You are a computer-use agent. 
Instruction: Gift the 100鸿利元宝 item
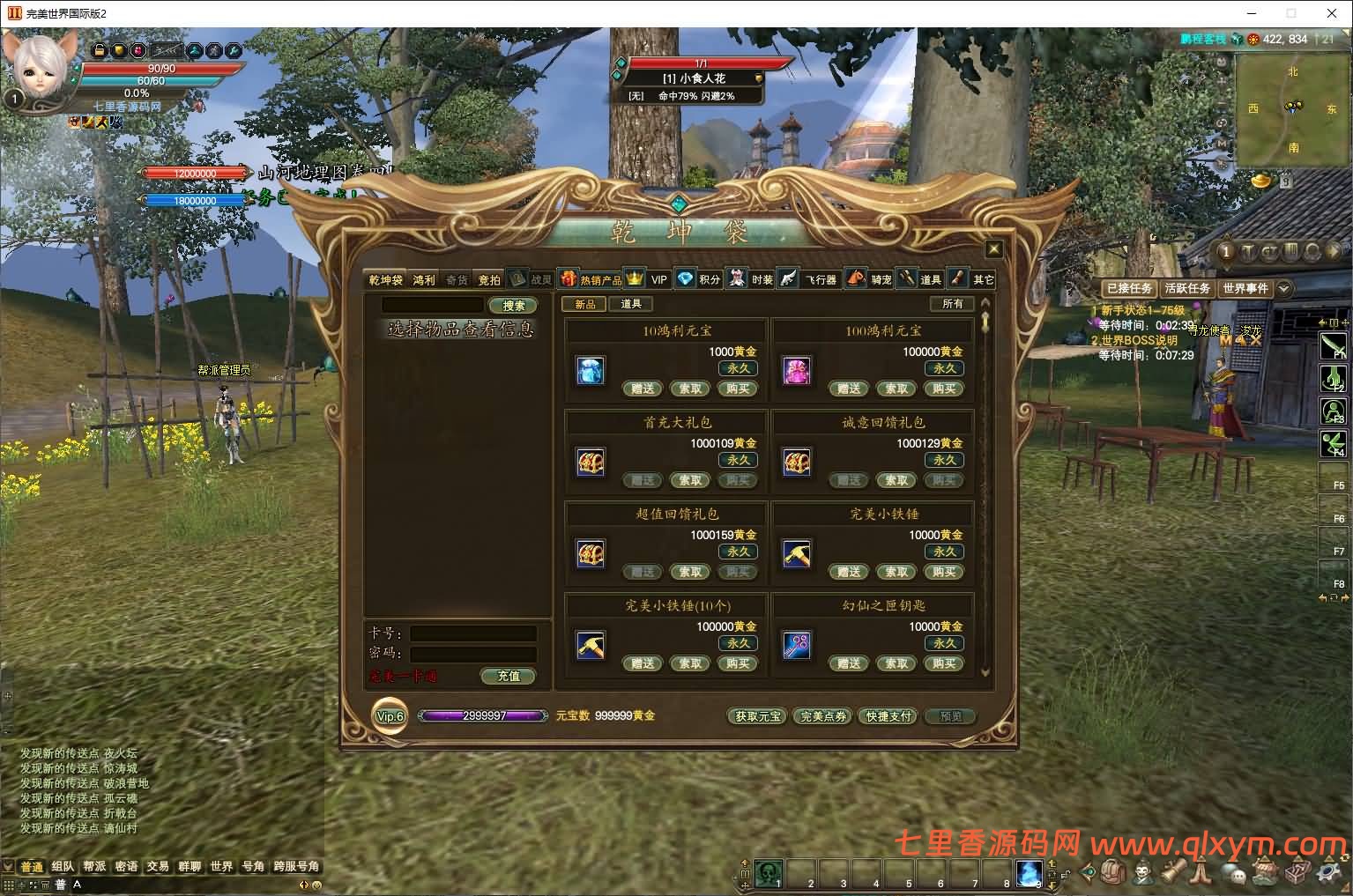pyautogui.click(x=849, y=389)
